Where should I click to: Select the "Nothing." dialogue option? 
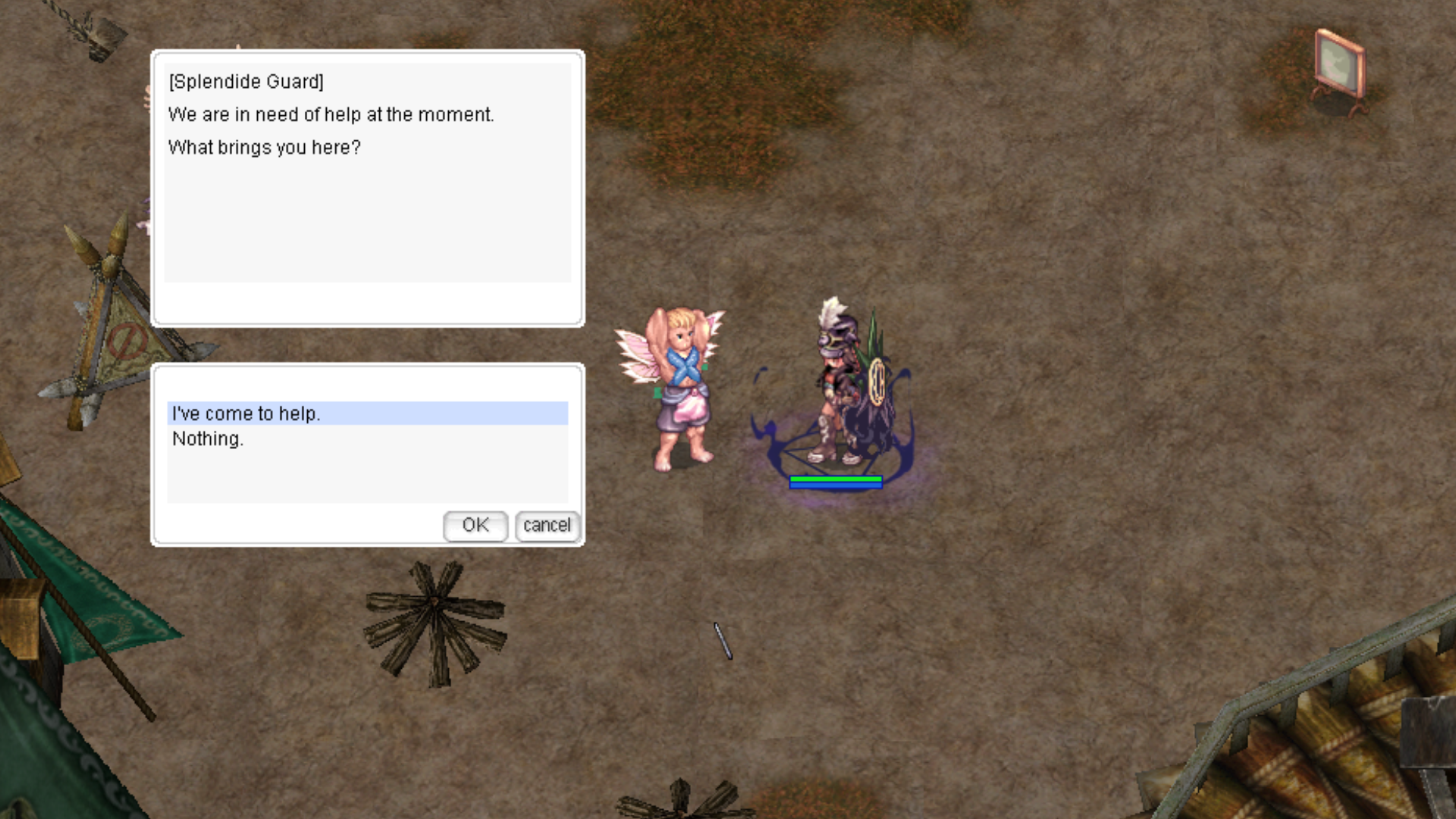coord(208,439)
